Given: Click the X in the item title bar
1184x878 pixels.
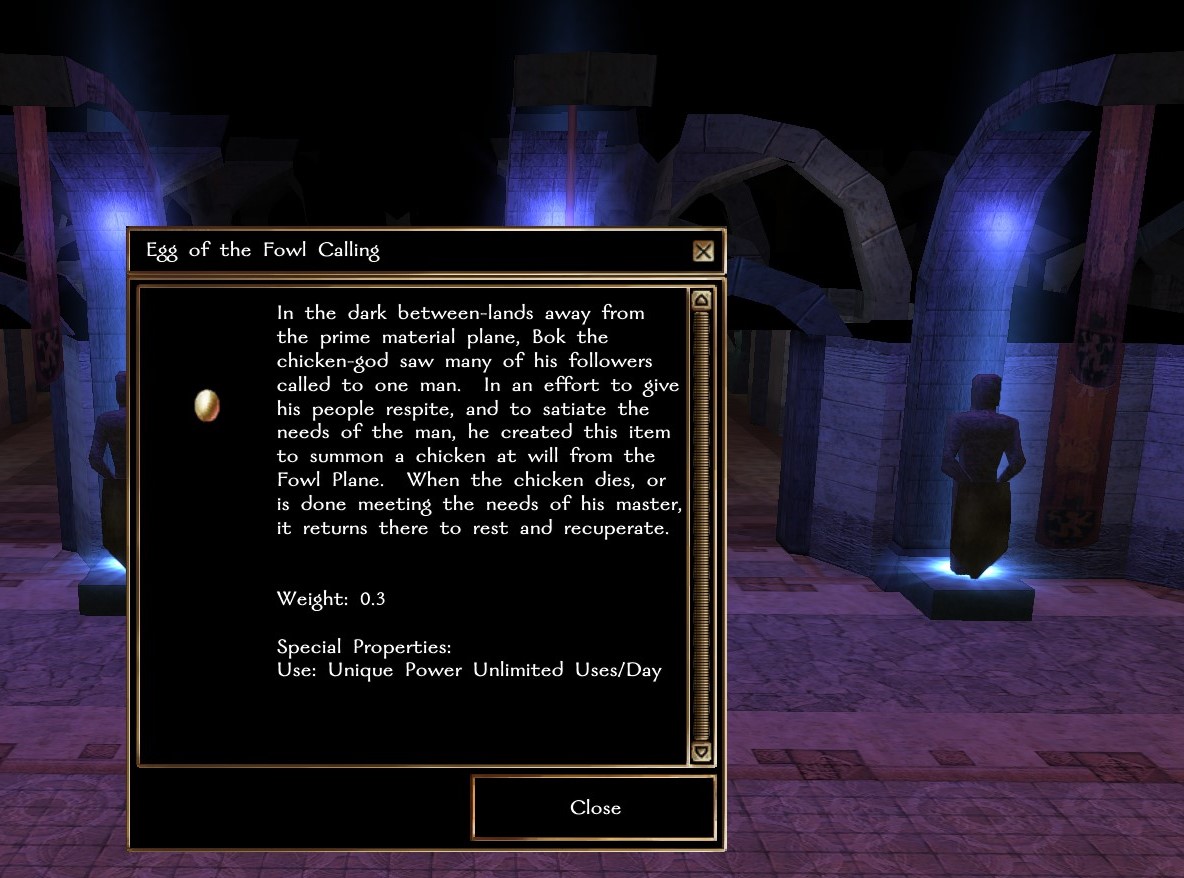Looking at the screenshot, I should click(x=703, y=251).
